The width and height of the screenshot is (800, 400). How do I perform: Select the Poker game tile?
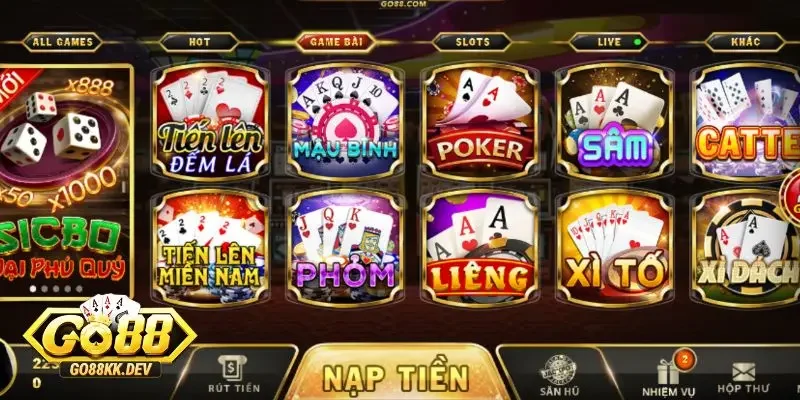pos(479,122)
